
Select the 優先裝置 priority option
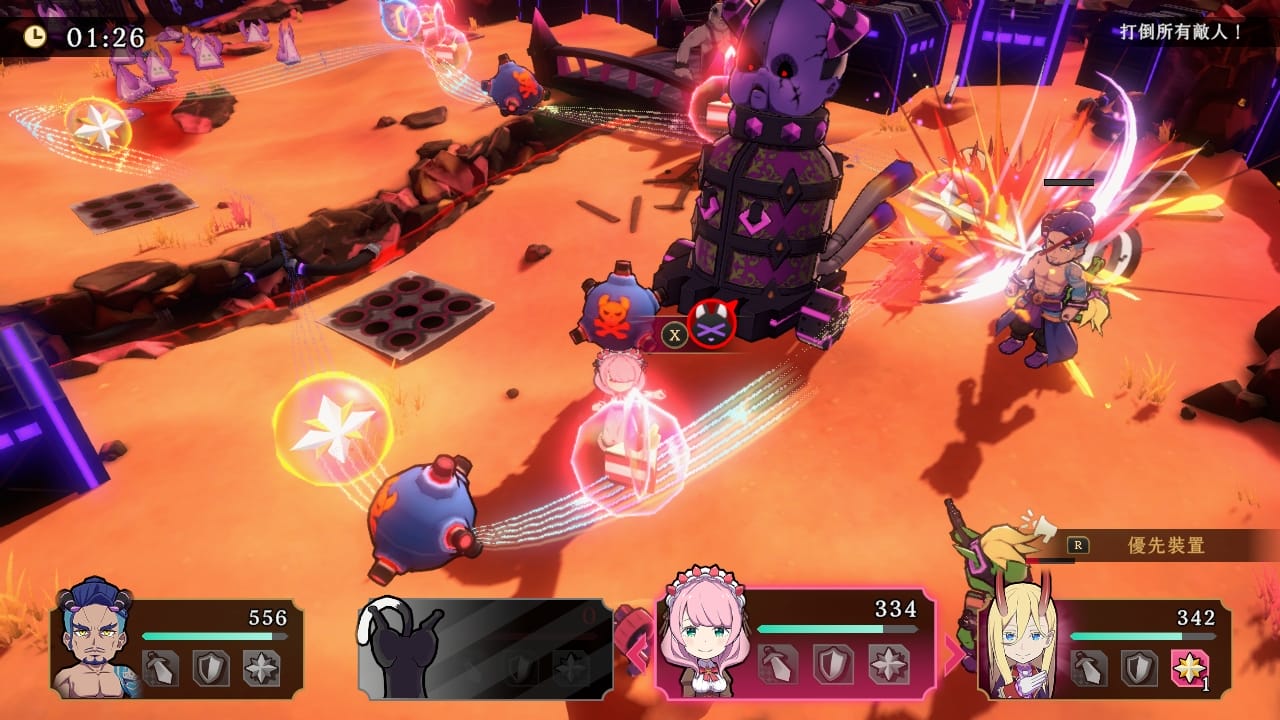(x=1165, y=545)
